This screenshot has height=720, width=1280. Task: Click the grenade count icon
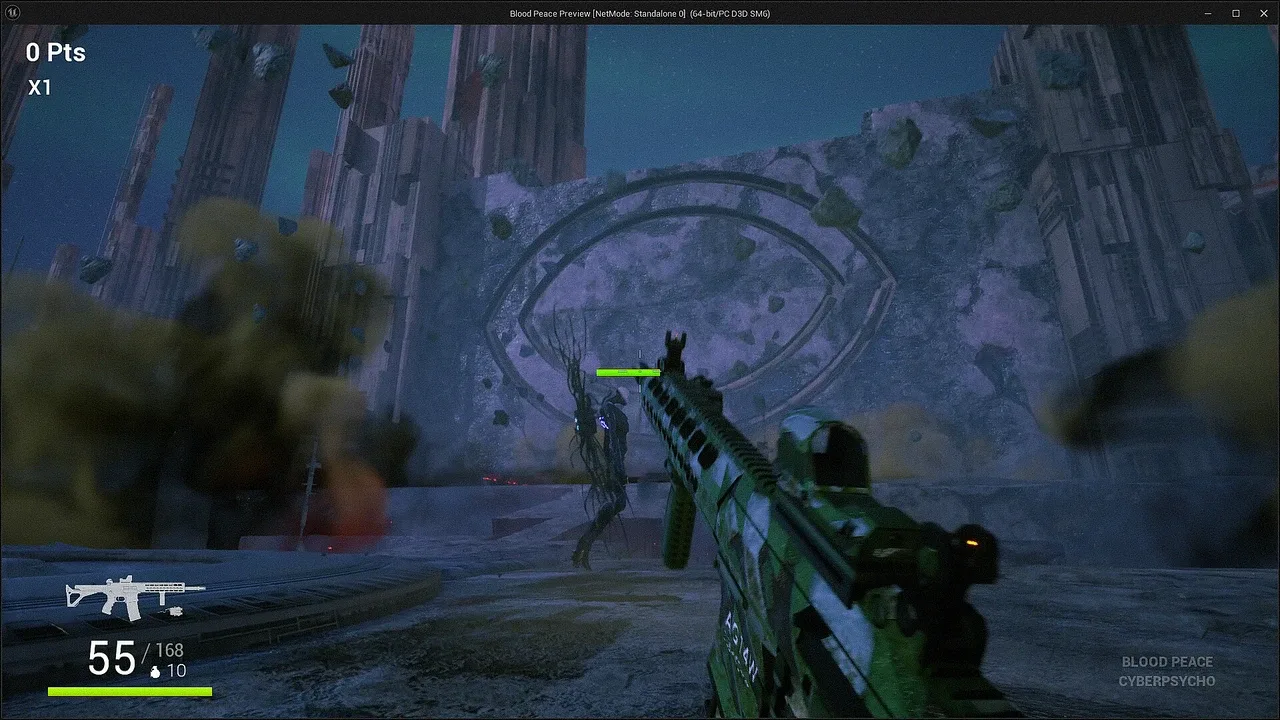(155, 672)
